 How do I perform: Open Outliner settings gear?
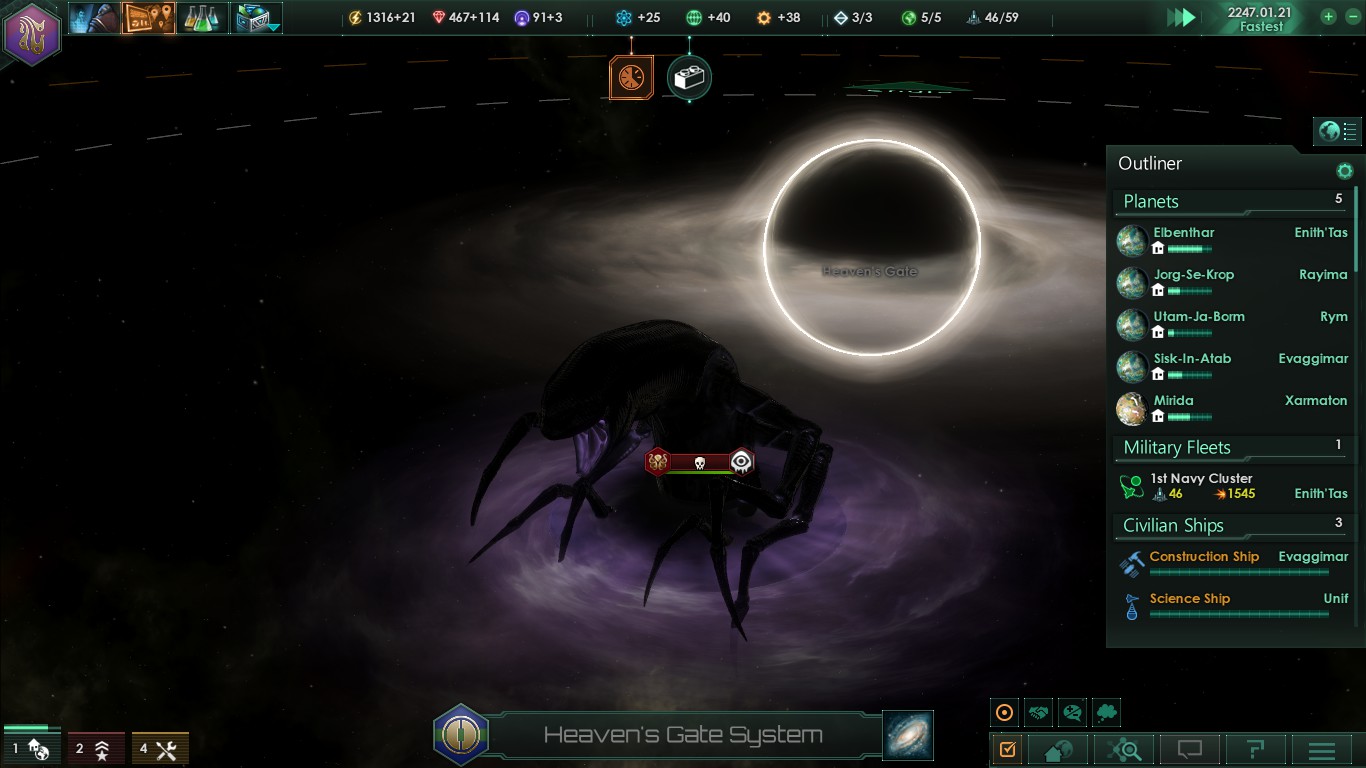1344,171
